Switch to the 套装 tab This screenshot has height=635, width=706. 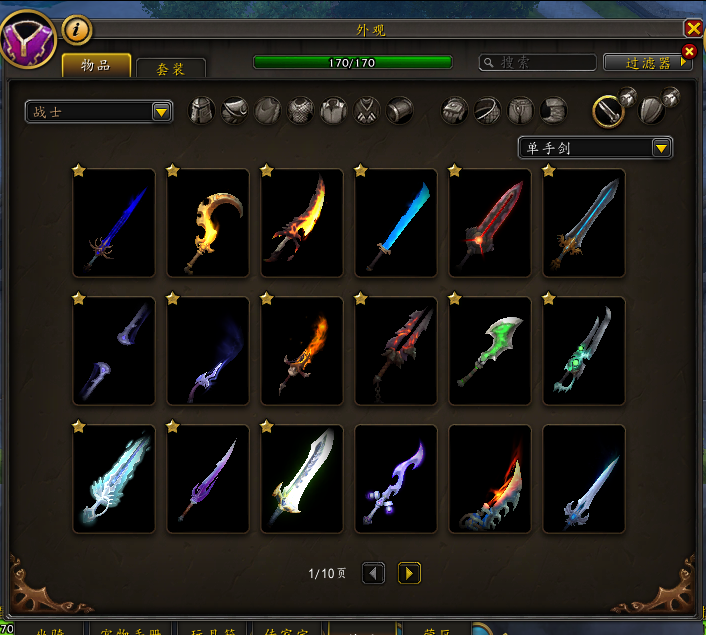[171, 69]
